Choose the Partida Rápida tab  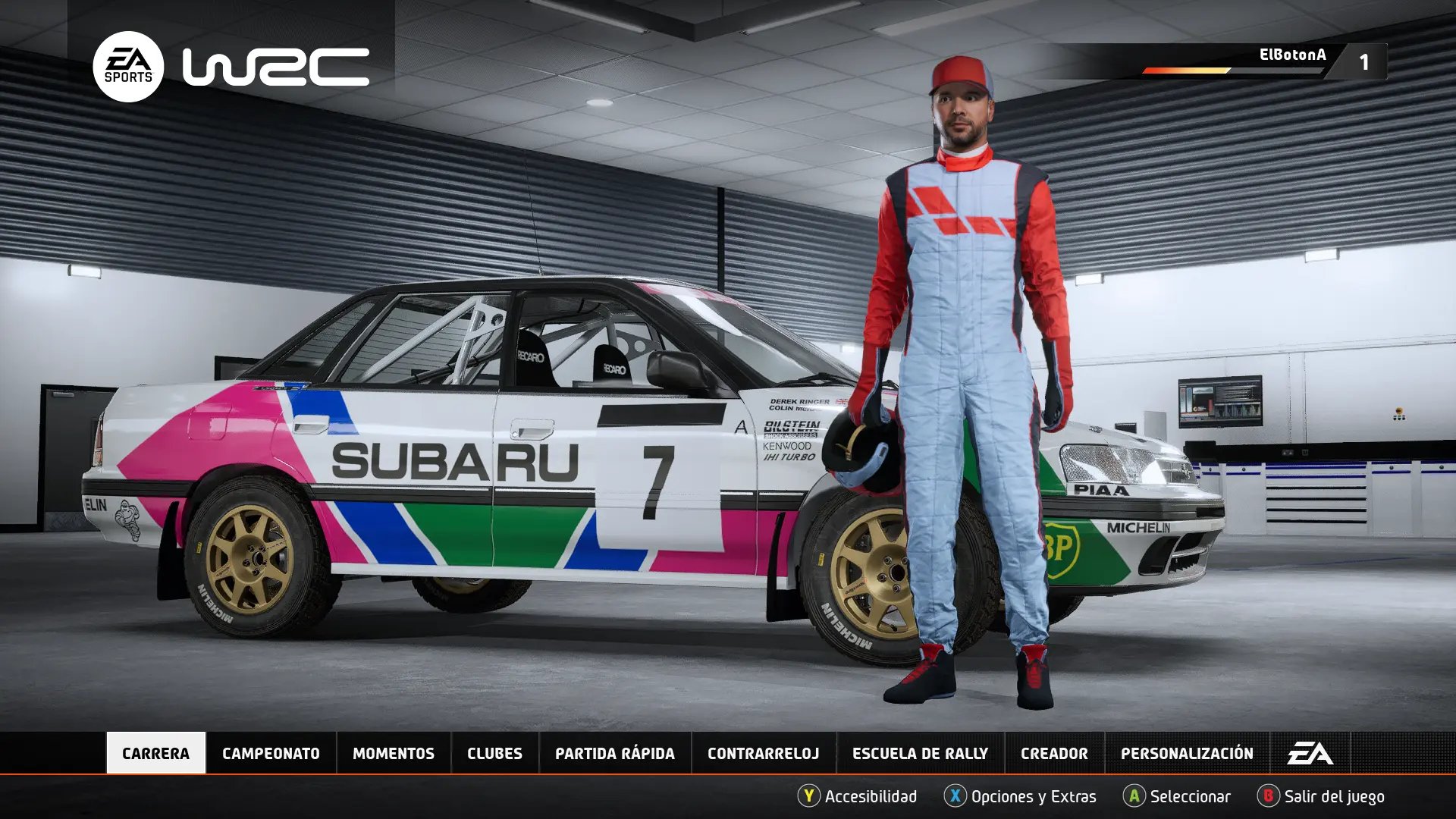614,753
